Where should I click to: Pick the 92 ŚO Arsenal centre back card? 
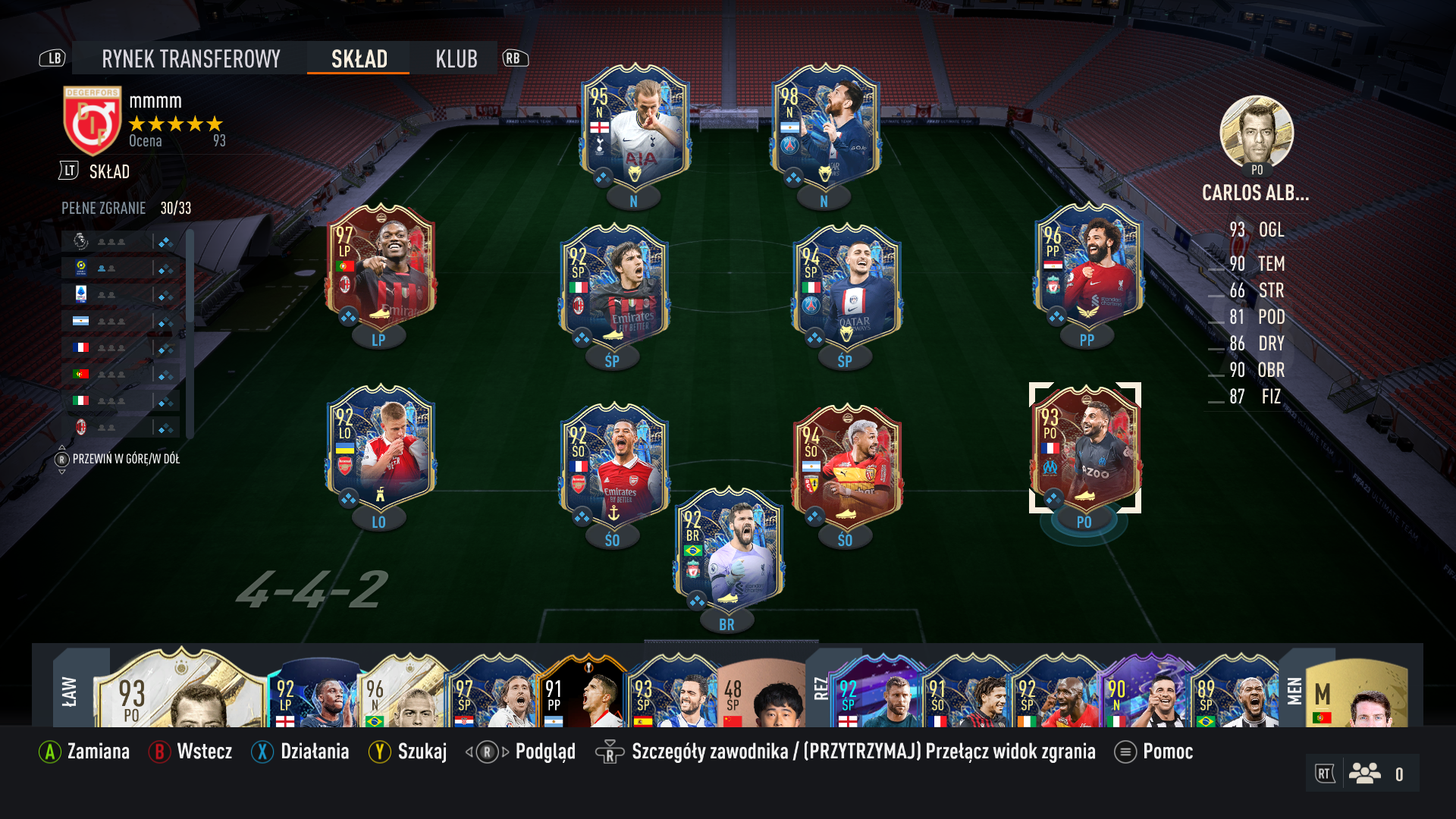[x=613, y=464]
